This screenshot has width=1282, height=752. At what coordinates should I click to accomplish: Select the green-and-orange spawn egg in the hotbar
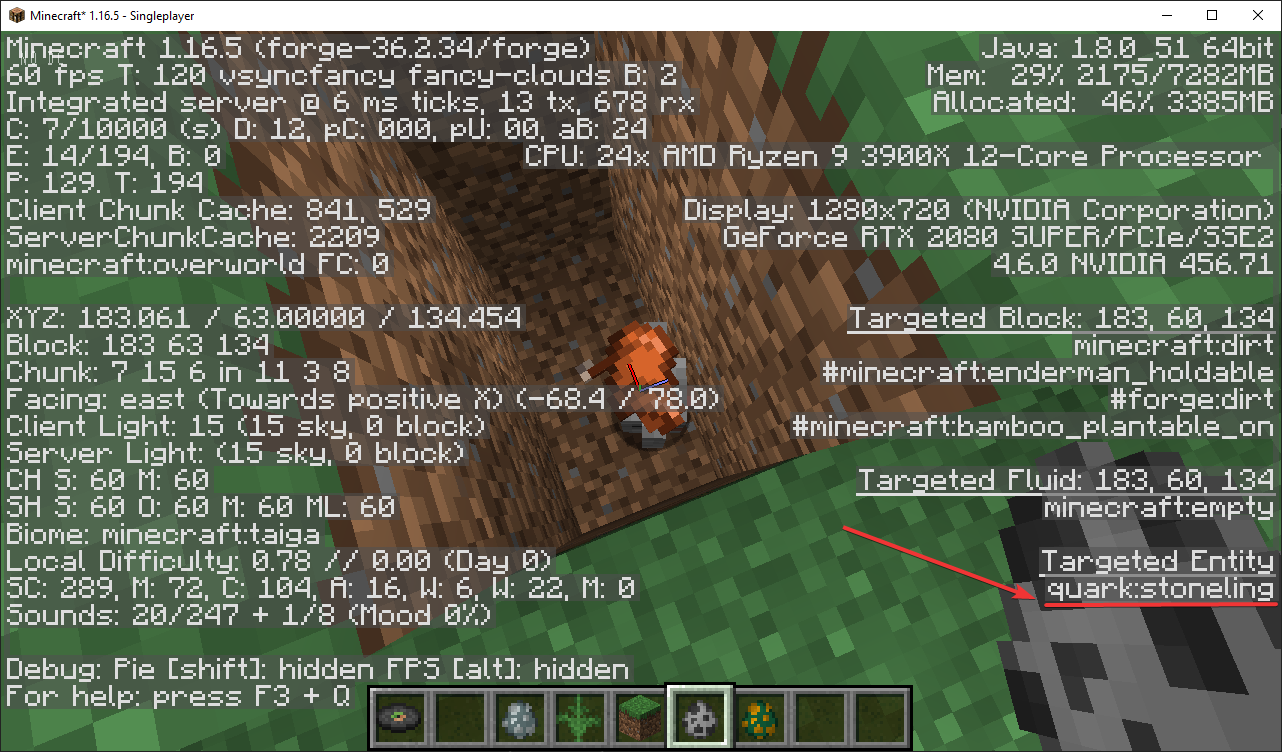click(759, 718)
